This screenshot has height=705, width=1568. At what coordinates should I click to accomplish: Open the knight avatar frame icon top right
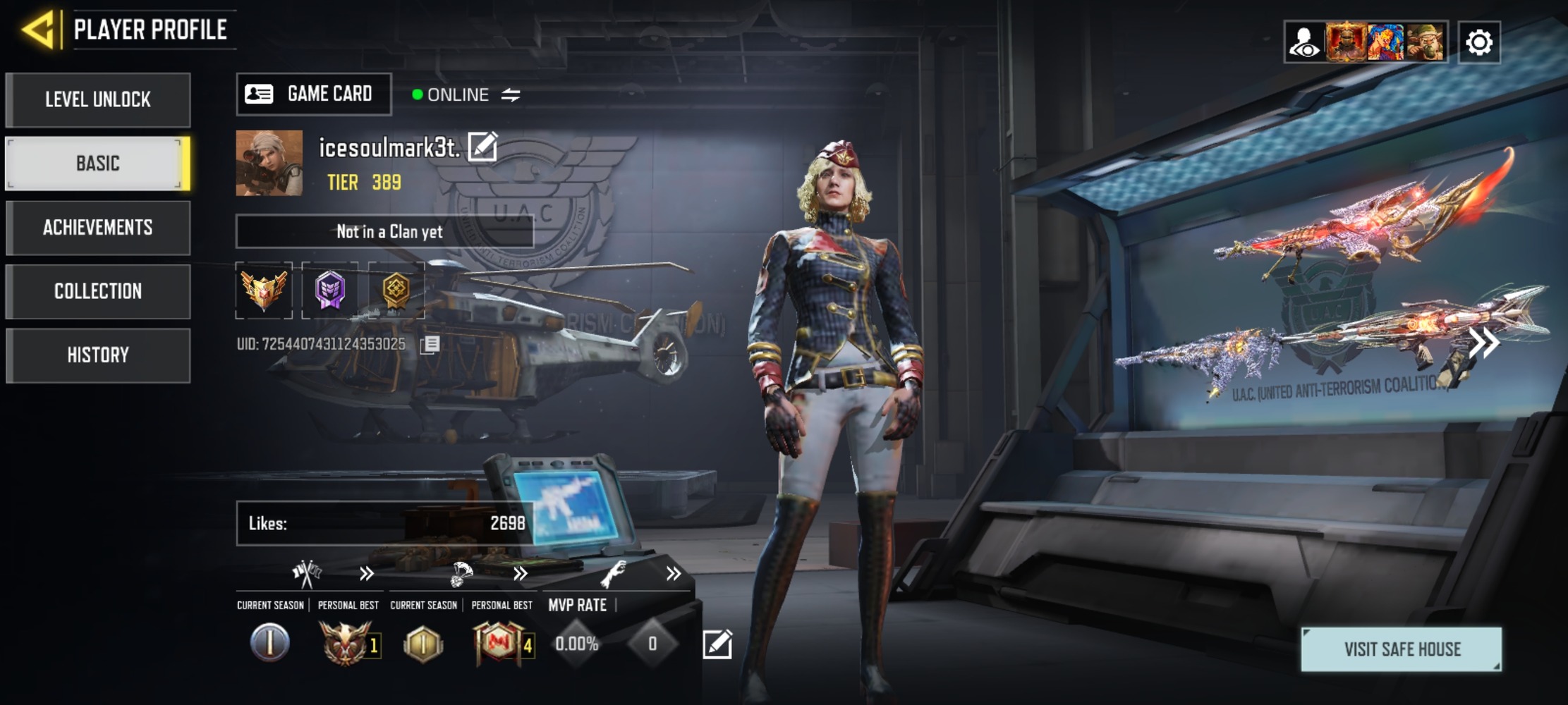[x=1344, y=42]
